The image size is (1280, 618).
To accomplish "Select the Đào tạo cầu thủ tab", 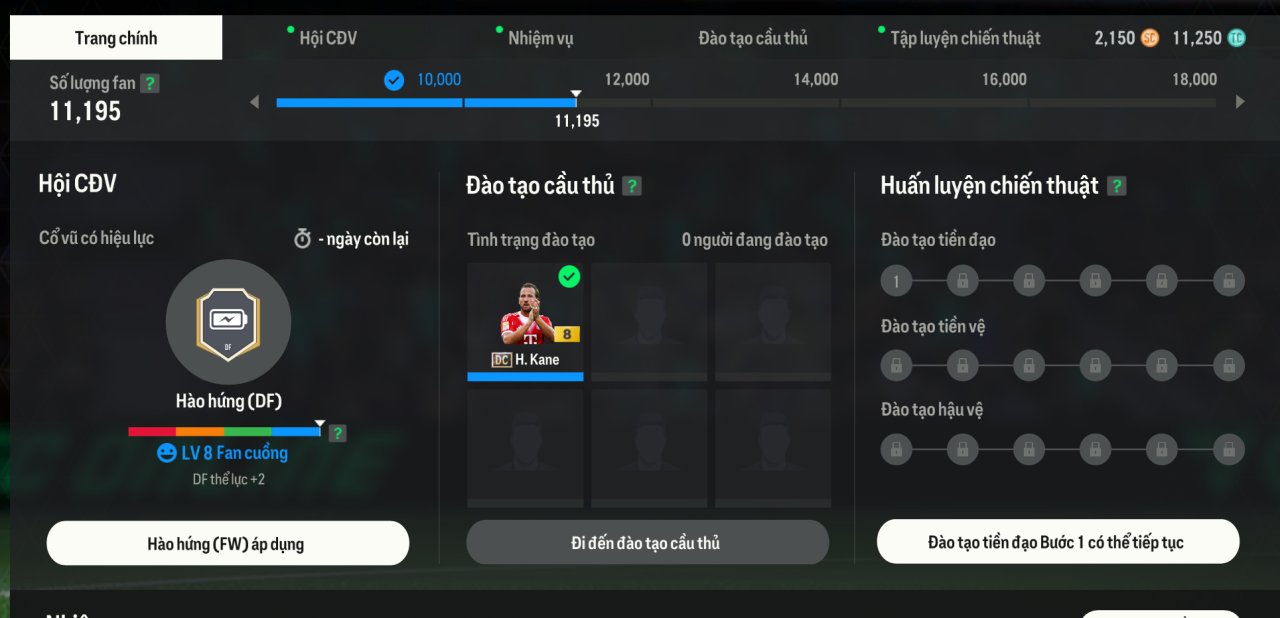I will 753,38.
